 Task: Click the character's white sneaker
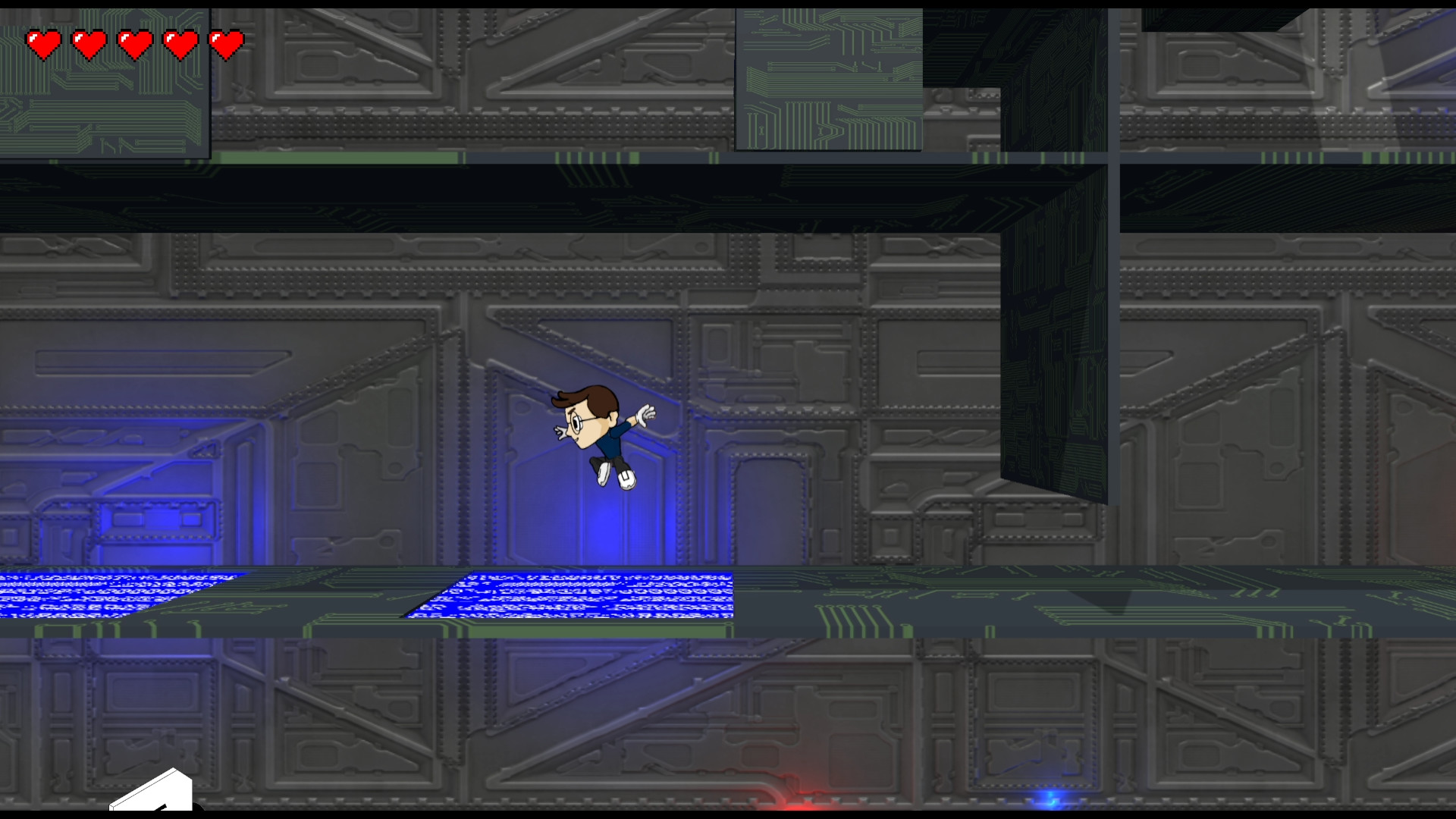pyautogui.click(x=626, y=479)
